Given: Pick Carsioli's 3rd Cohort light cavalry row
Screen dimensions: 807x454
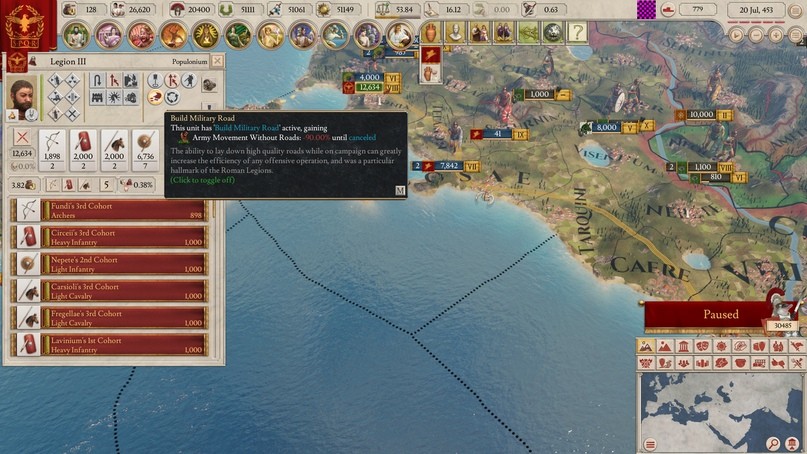Looking at the screenshot, I should (x=109, y=291).
